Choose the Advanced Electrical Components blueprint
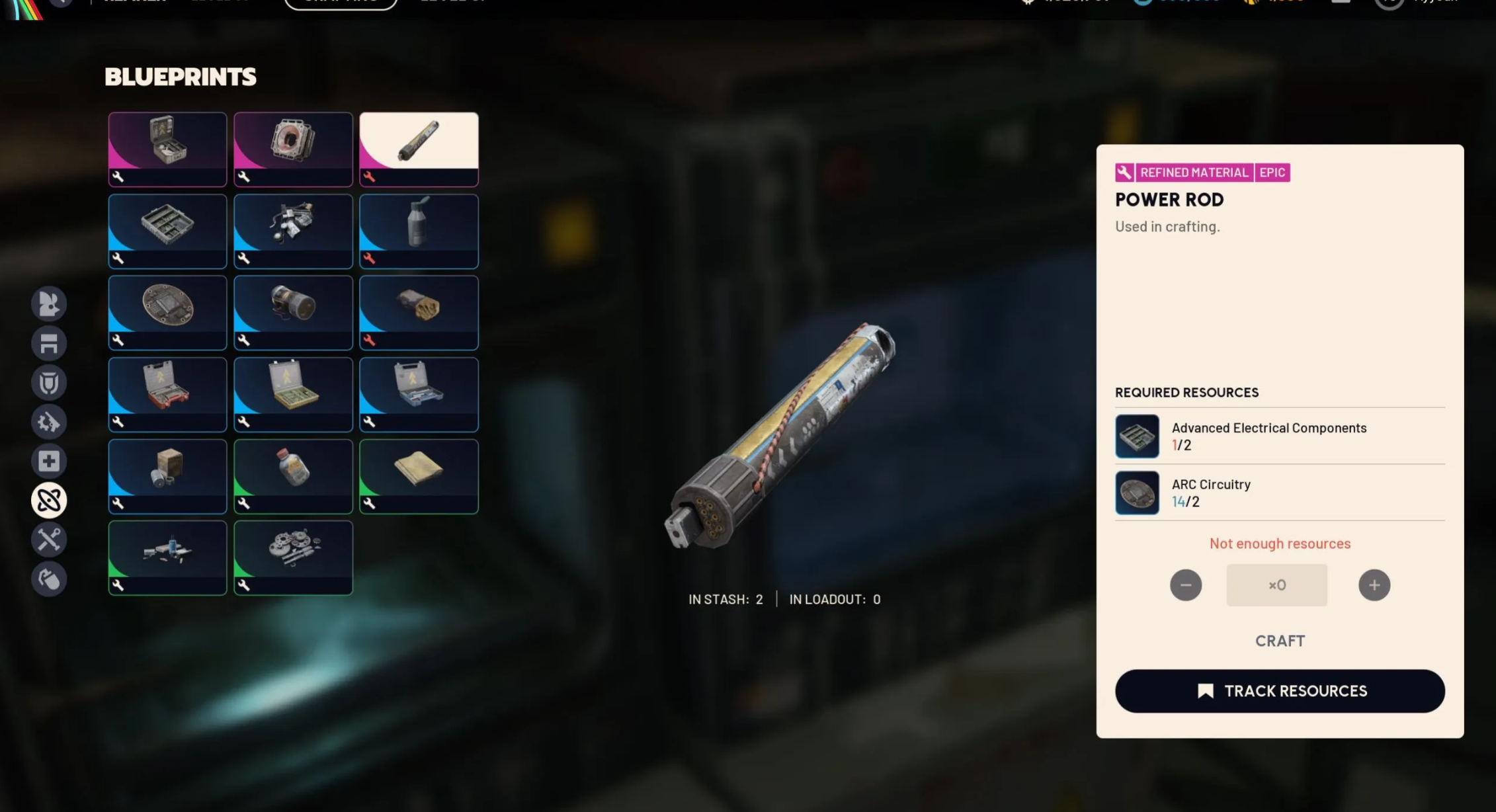 pyautogui.click(x=167, y=231)
